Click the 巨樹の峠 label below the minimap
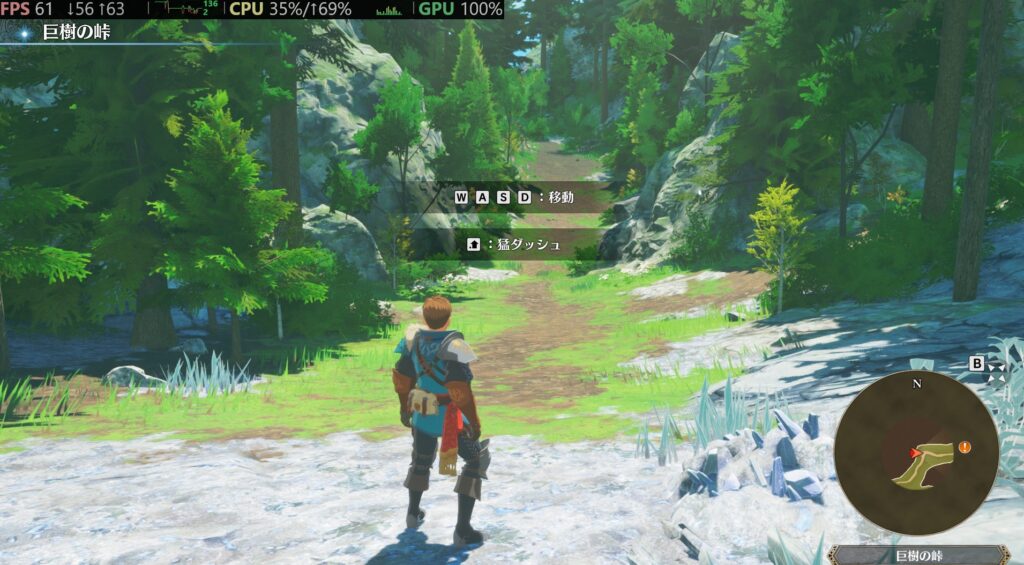The image size is (1024, 565). pos(919,555)
